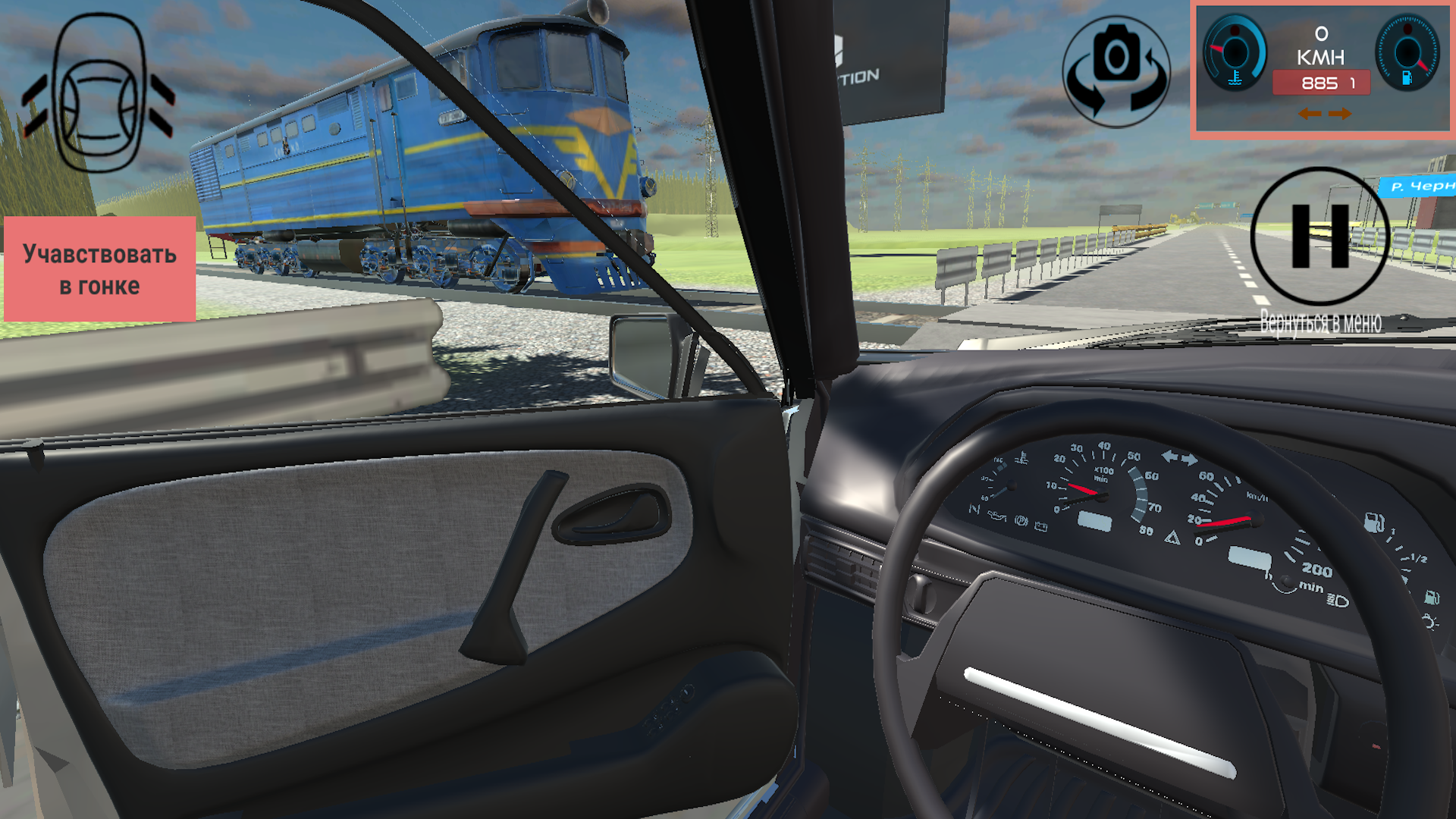Click the hazard triangle on the instrument cluster

pyautogui.click(x=1172, y=538)
